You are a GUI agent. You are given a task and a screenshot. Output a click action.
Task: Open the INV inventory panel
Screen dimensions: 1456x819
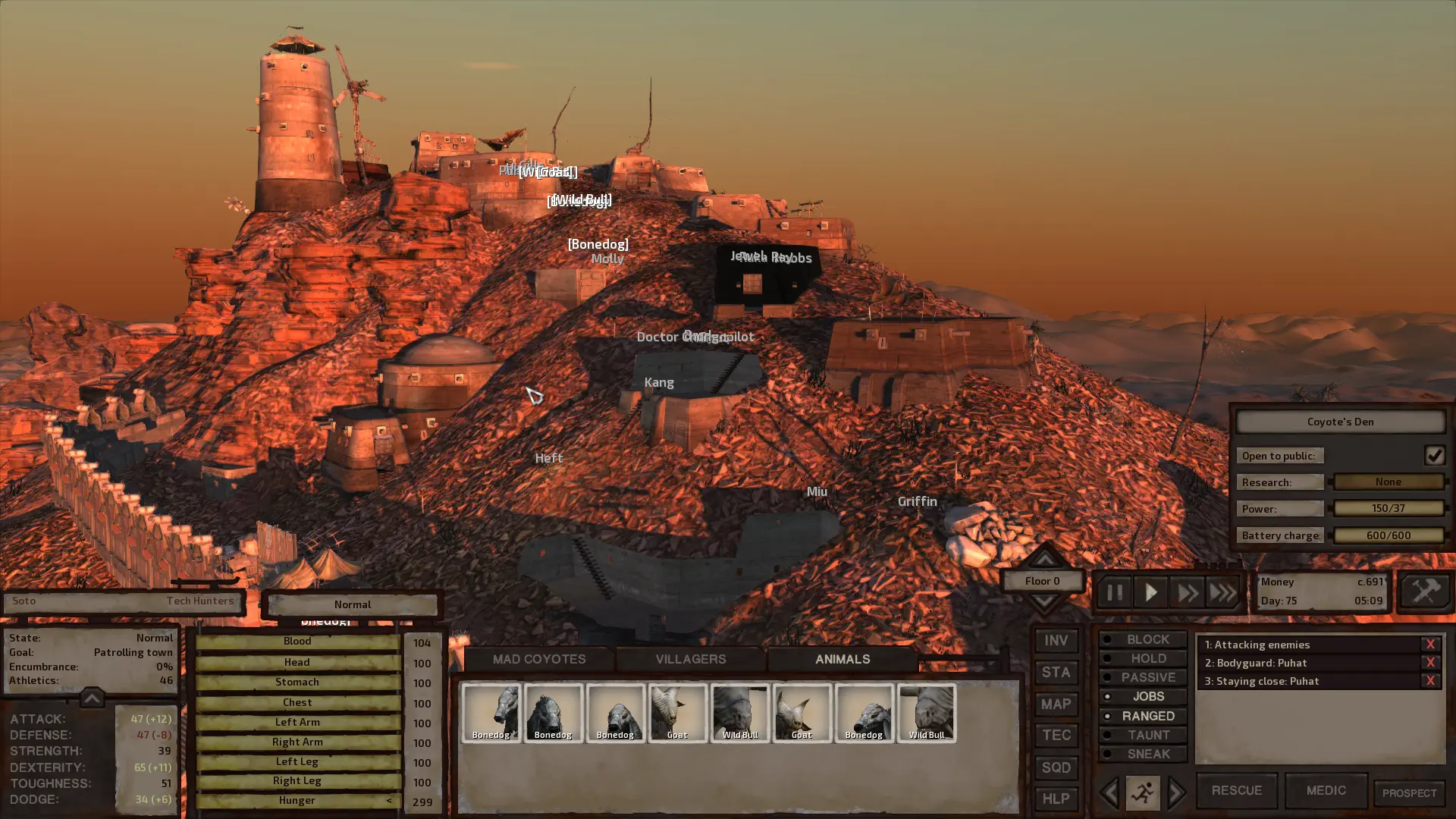[x=1056, y=641]
